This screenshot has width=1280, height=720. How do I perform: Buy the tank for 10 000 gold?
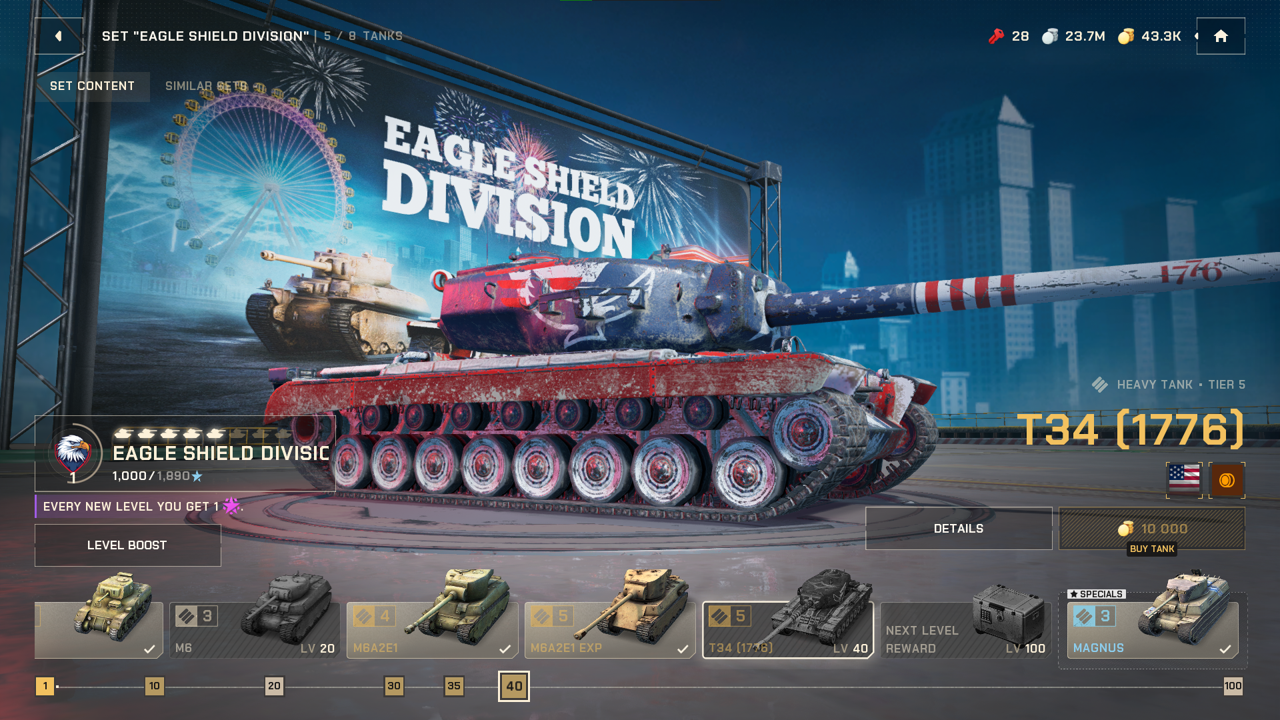tap(1150, 528)
